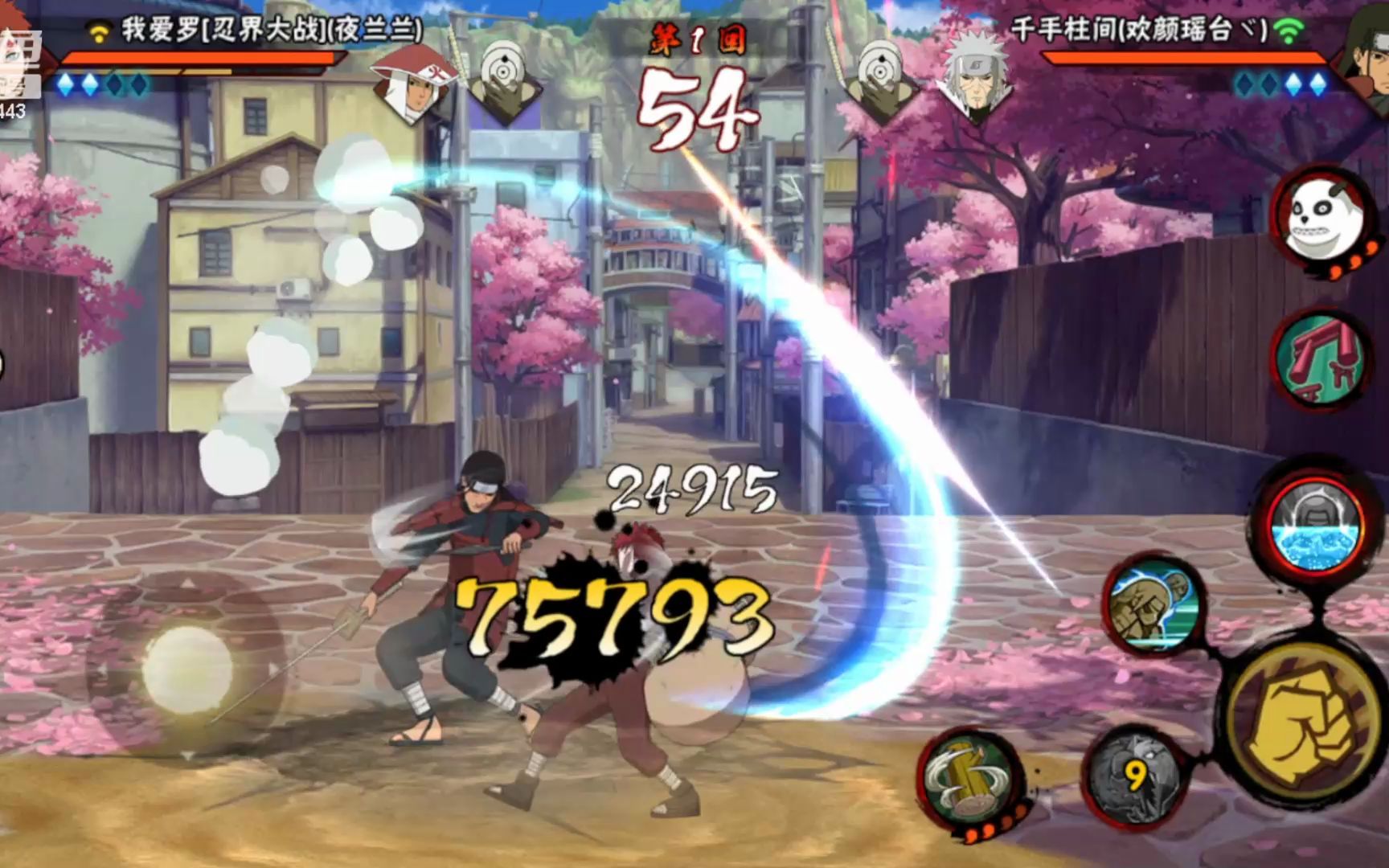Image resolution: width=1389 pixels, height=868 pixels.
Task: Select the Hokage-hat teammate portrait
Action: (413, 82)
